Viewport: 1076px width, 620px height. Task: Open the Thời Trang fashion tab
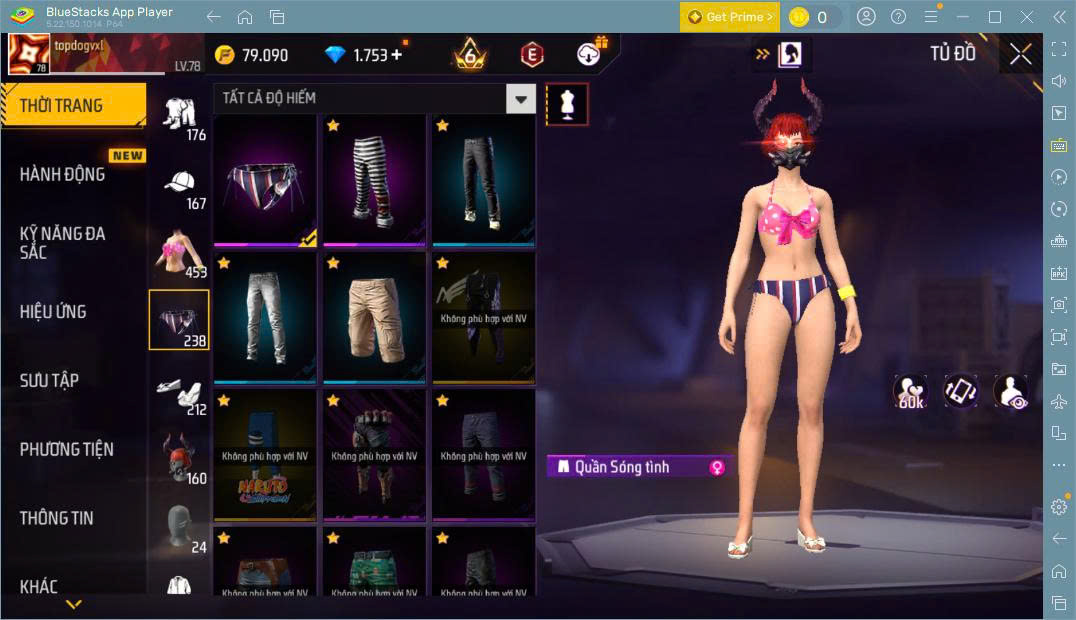(x=73, y=106)
